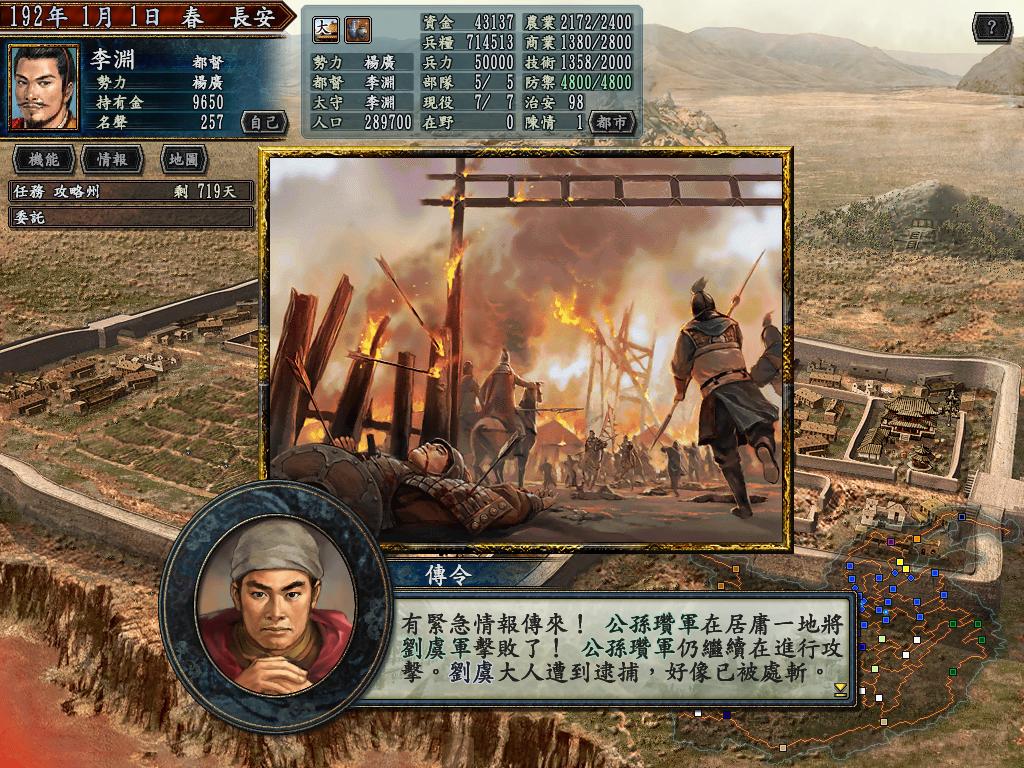Image resolution: width=1024 pixels, height=768 pixels.
Task: Advance the messenger dialogue with the yellow arrow
Action: (x=840, y=690)
